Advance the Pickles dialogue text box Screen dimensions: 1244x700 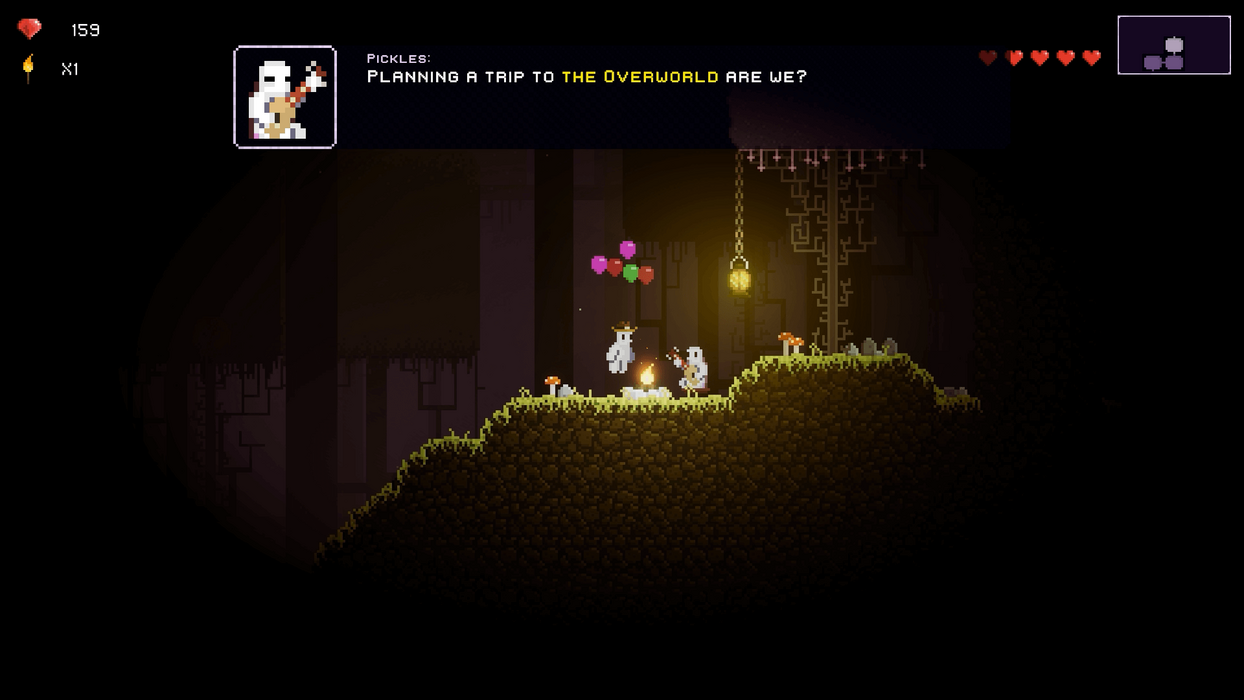click(620, 97)
